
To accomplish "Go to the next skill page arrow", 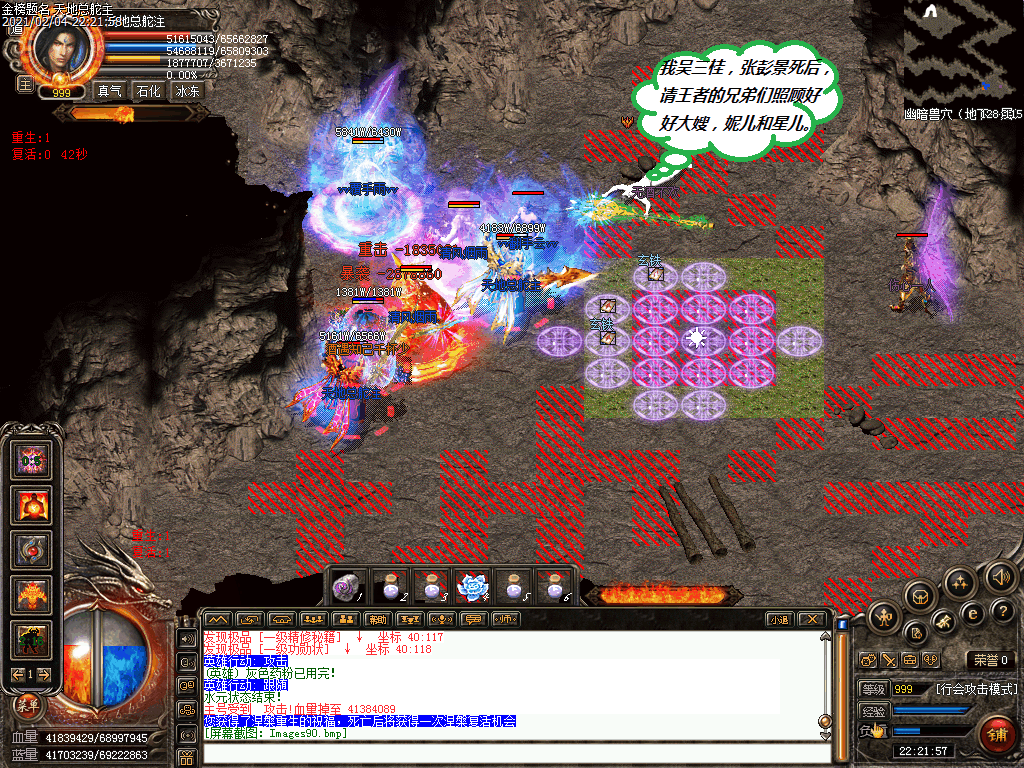I will (x=46, y=675).
